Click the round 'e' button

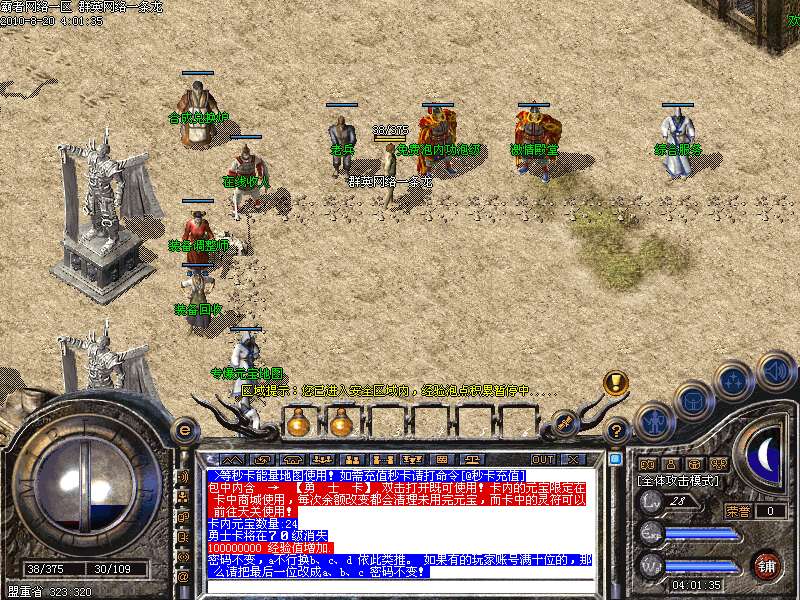coord(184,429)
